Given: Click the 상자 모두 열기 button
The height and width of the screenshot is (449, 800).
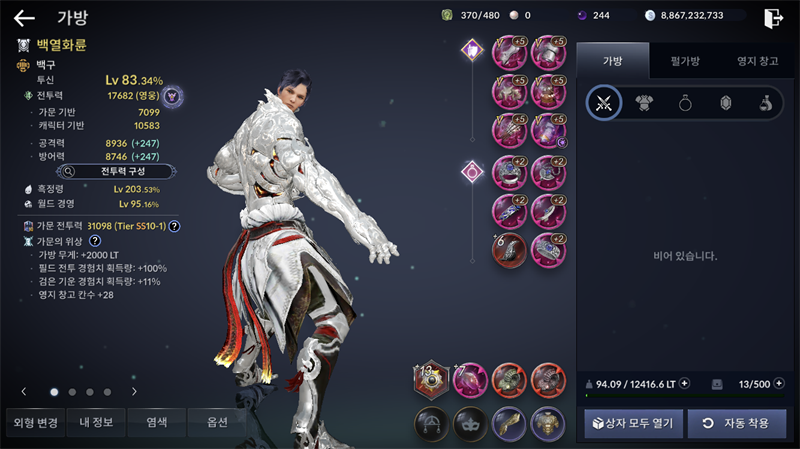Looking at the screenshot, I should click(634, 423).
